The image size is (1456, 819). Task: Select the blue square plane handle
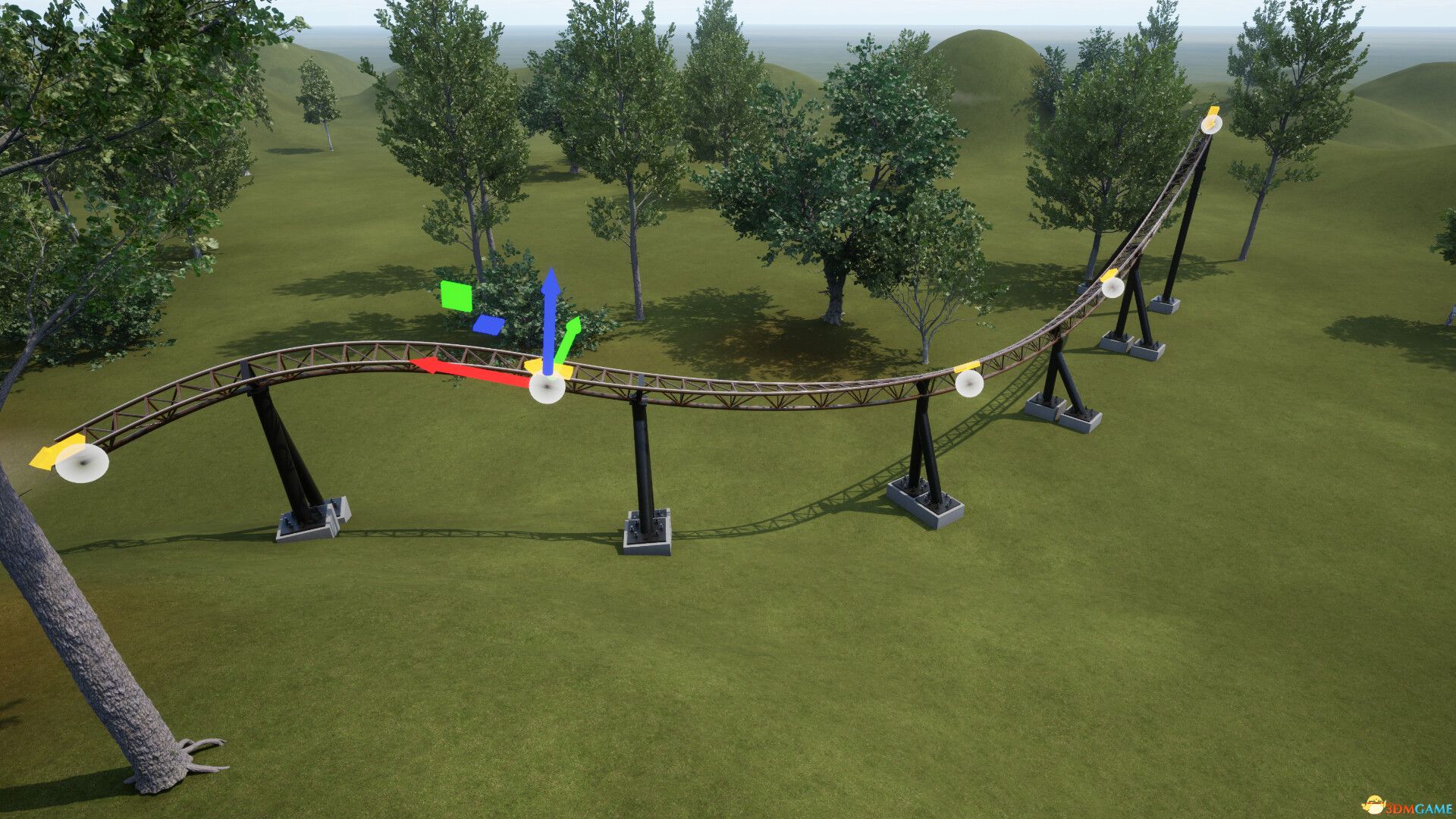[x=488, y=325]
